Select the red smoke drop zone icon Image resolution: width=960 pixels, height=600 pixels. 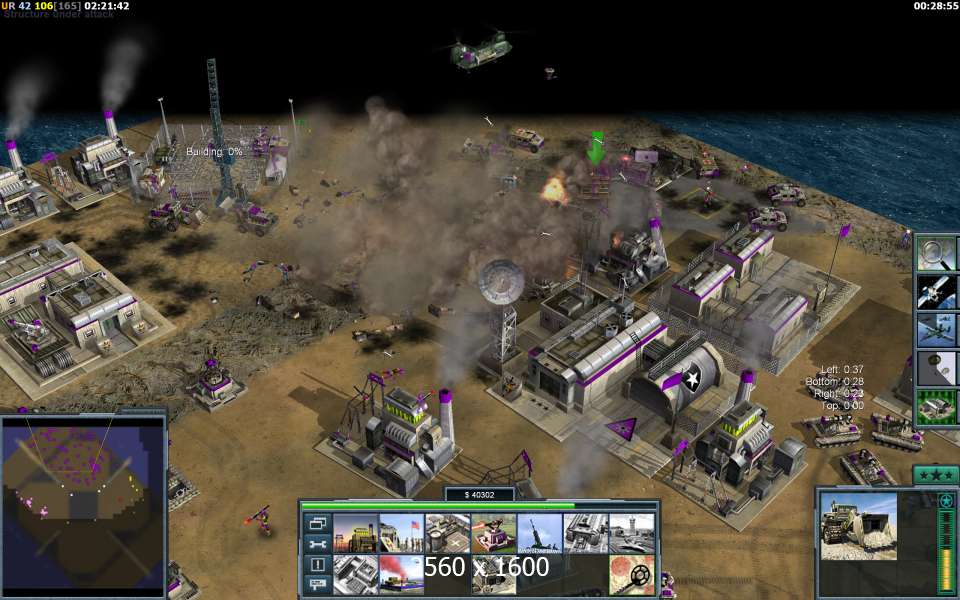click(401, 574)
